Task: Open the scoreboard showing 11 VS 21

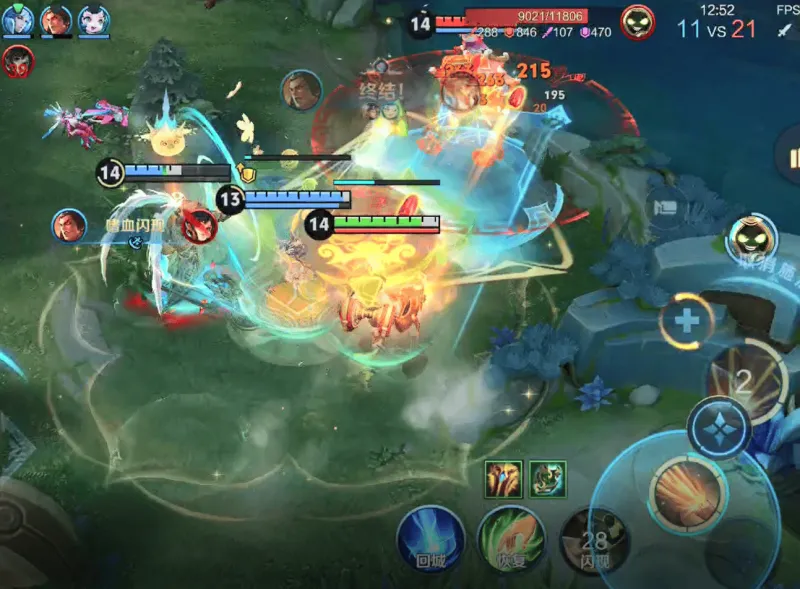Action: pos(716,29)
